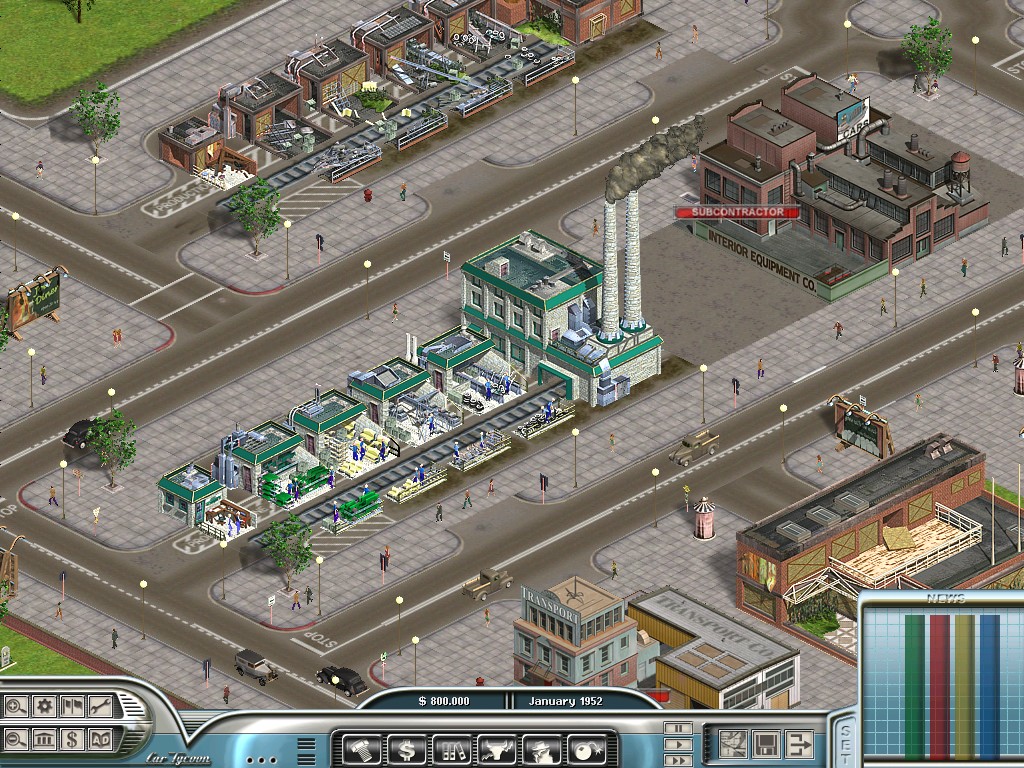Viewport: 1024px width, 768px height.
Task: Open the AD advertising button
Action: tap(100, 740)
